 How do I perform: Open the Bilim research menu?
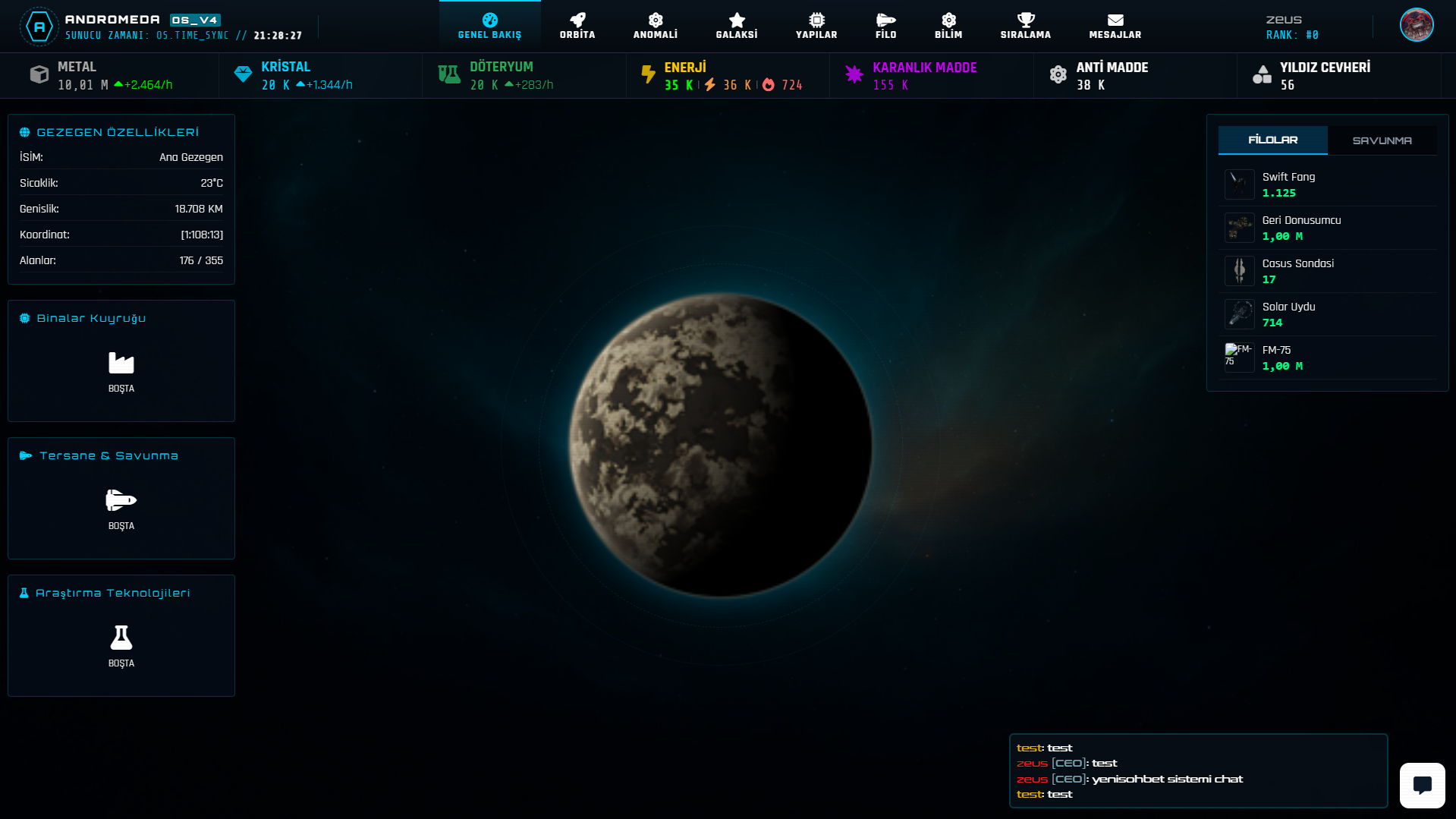click(948, 26)
